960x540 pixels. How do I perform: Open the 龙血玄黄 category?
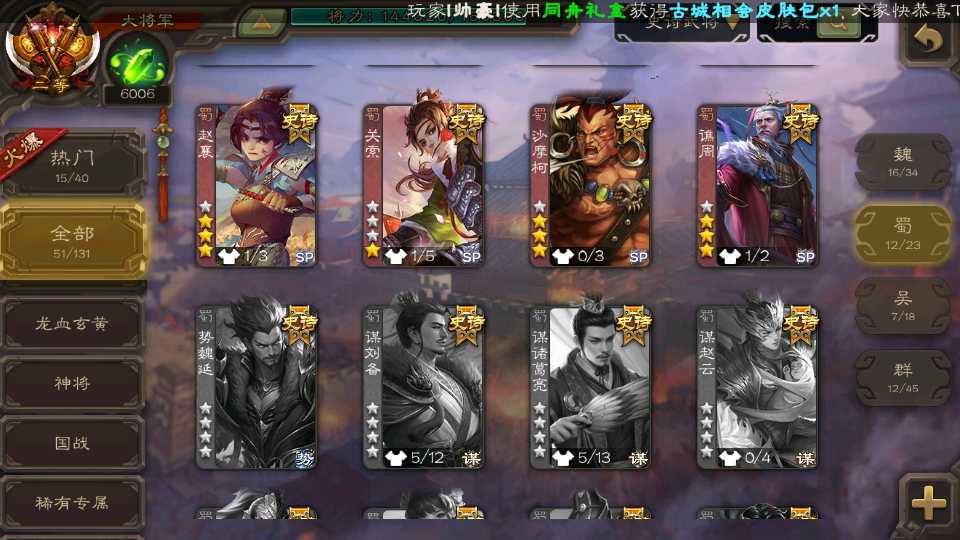tap(72, 324)
